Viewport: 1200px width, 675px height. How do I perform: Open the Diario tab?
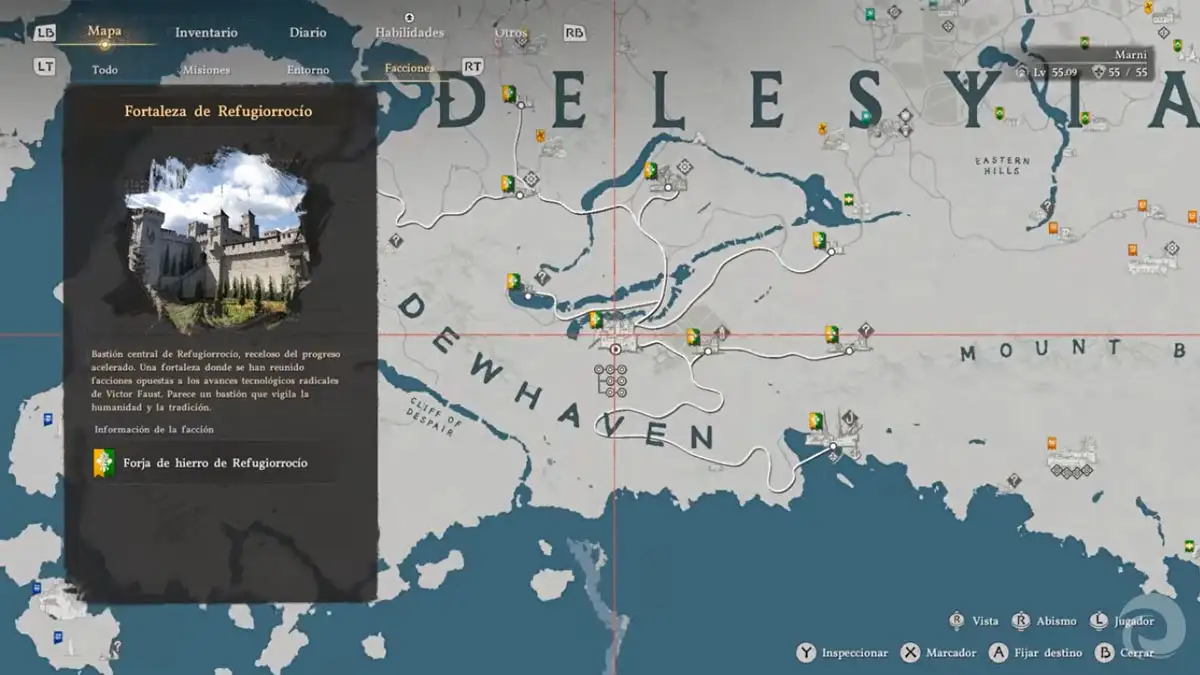(x=308, y=33)
